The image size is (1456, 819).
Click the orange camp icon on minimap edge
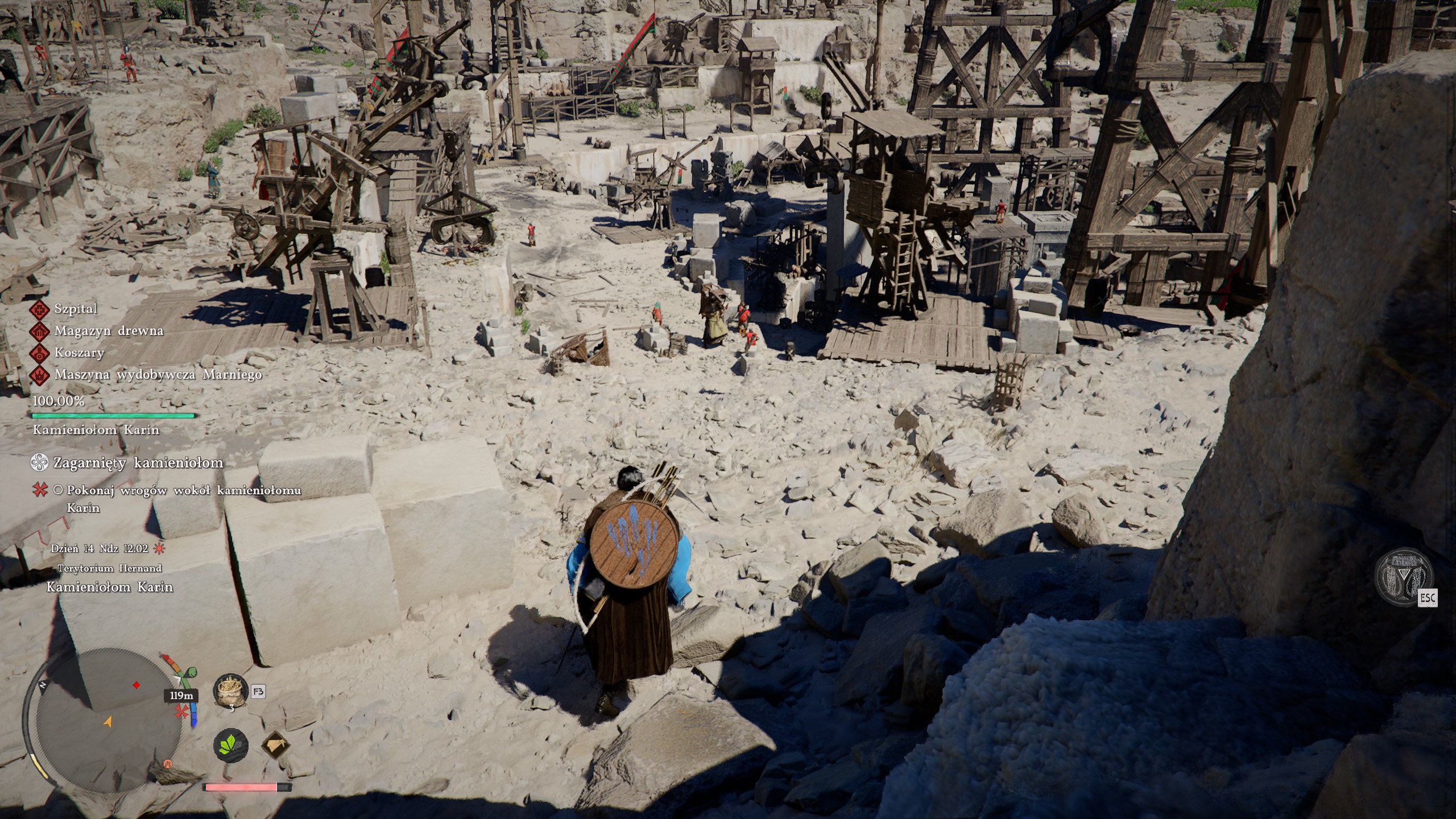pyautogui.click(x=168, y=763)
